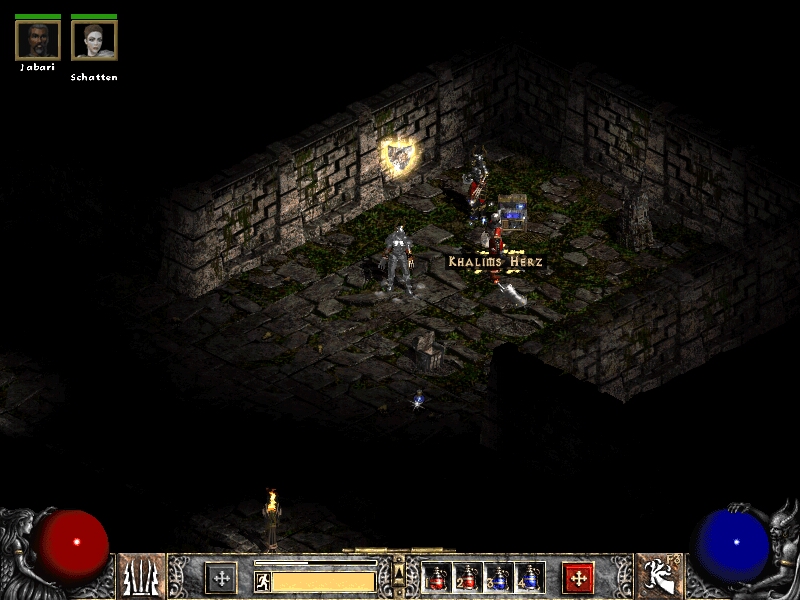
Task: Use the healing potion in belt slot 2
Action: (x=468, y=577)
